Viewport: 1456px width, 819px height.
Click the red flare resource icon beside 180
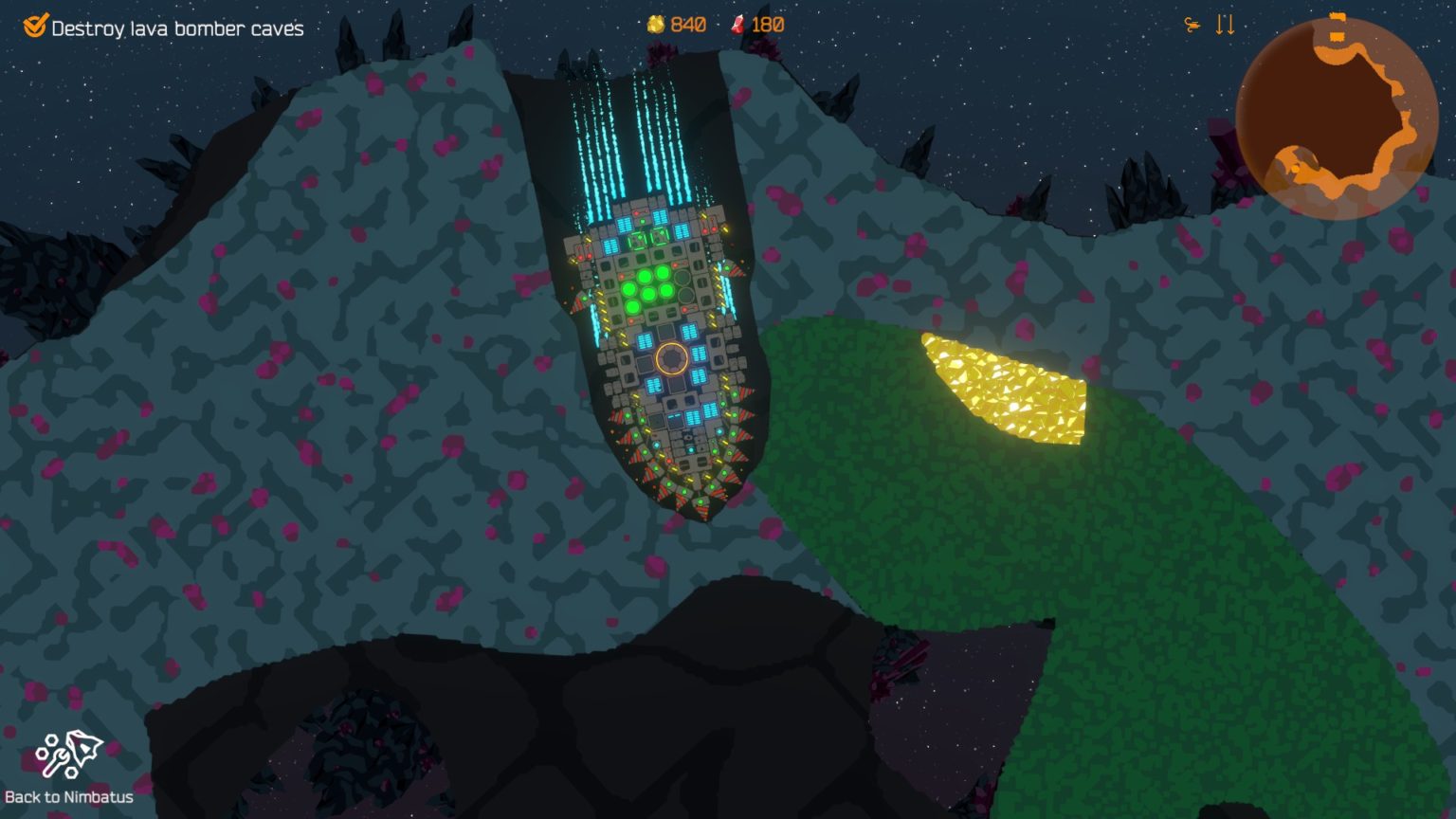pos(737,24)
